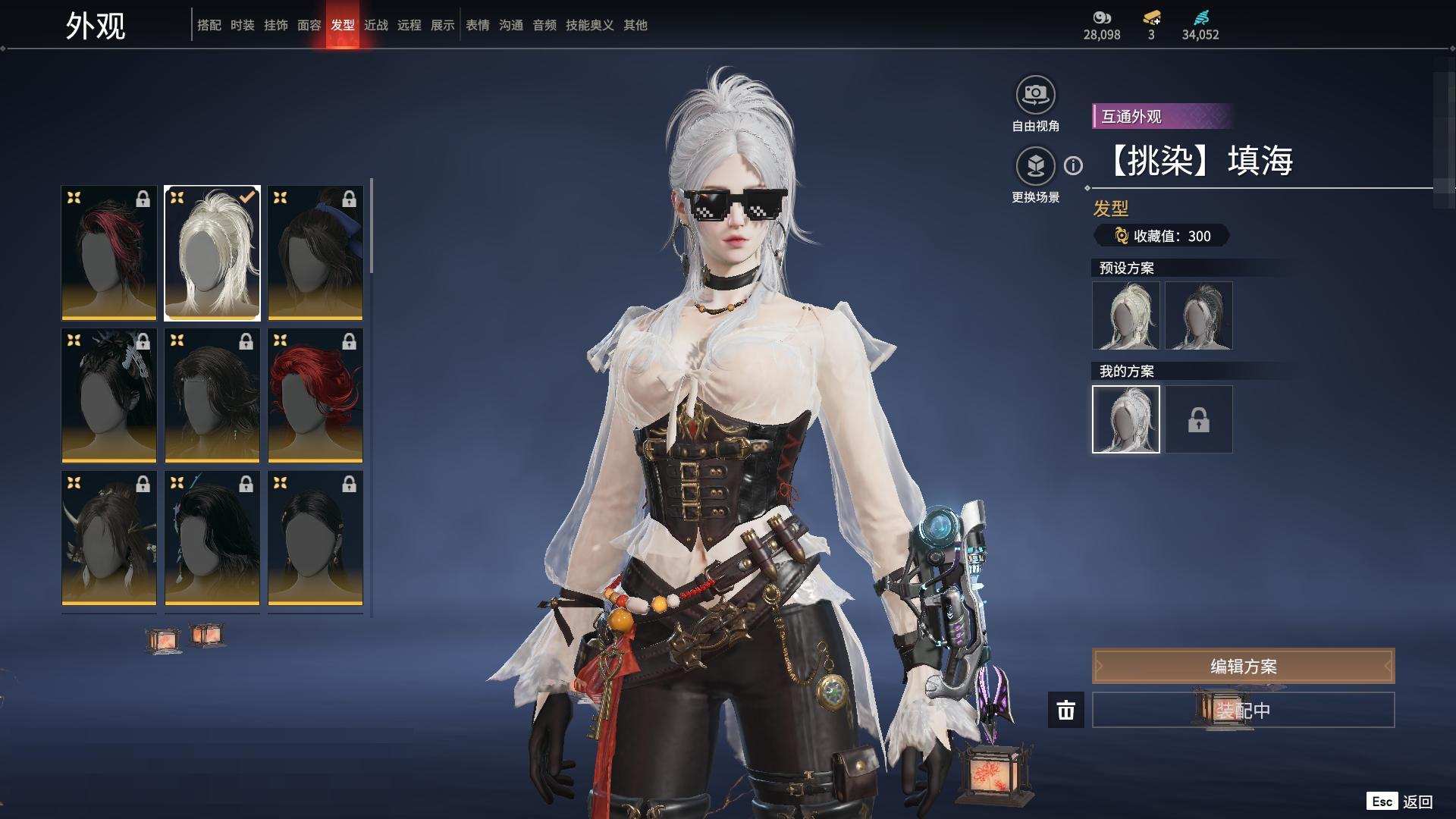Open the 时装 outfit tab
Viewport: 1456px width, 819px height.
(x=242, y=25)
